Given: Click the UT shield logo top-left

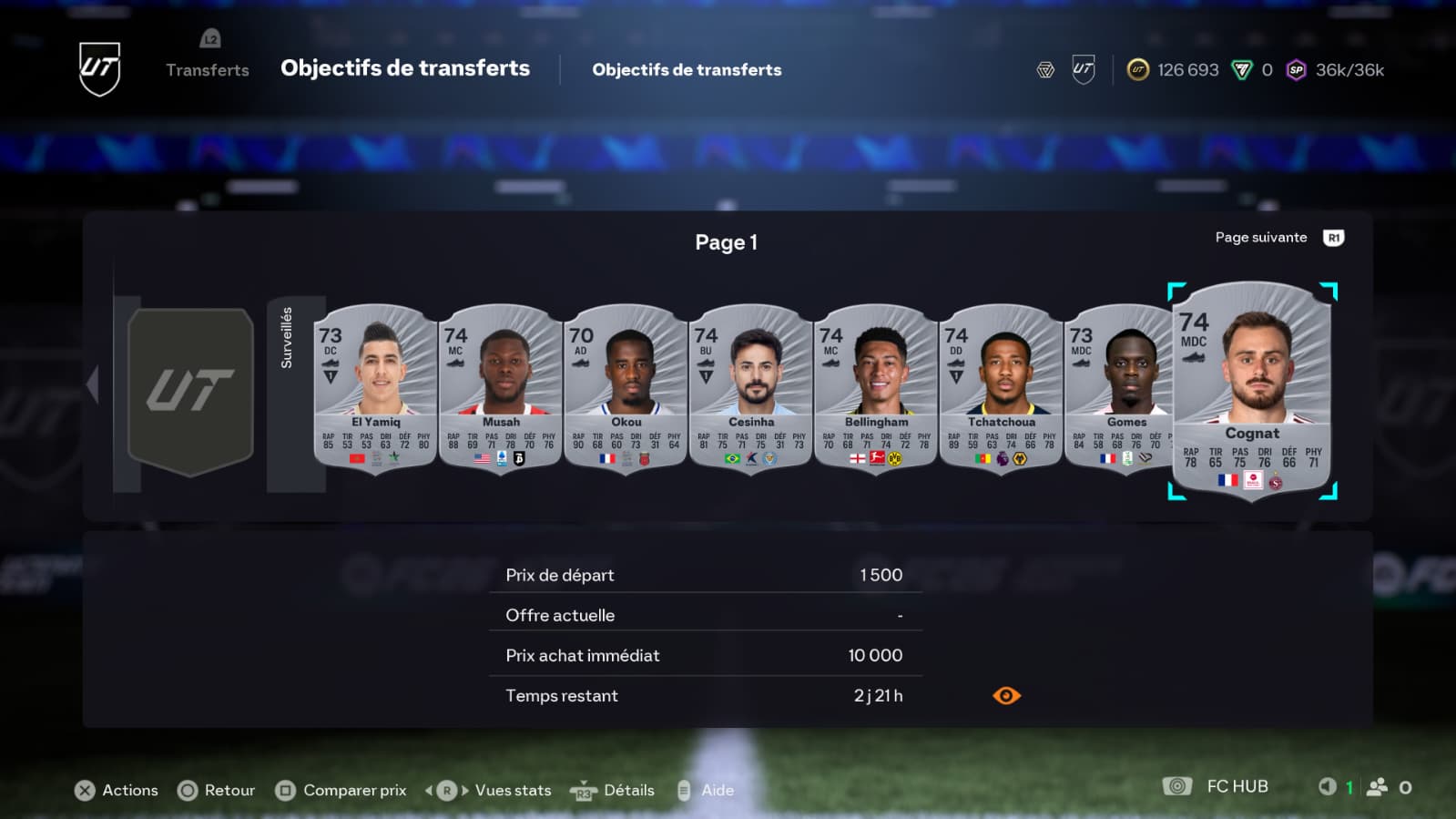Looking at the screenshot, I should click(98, 68).
